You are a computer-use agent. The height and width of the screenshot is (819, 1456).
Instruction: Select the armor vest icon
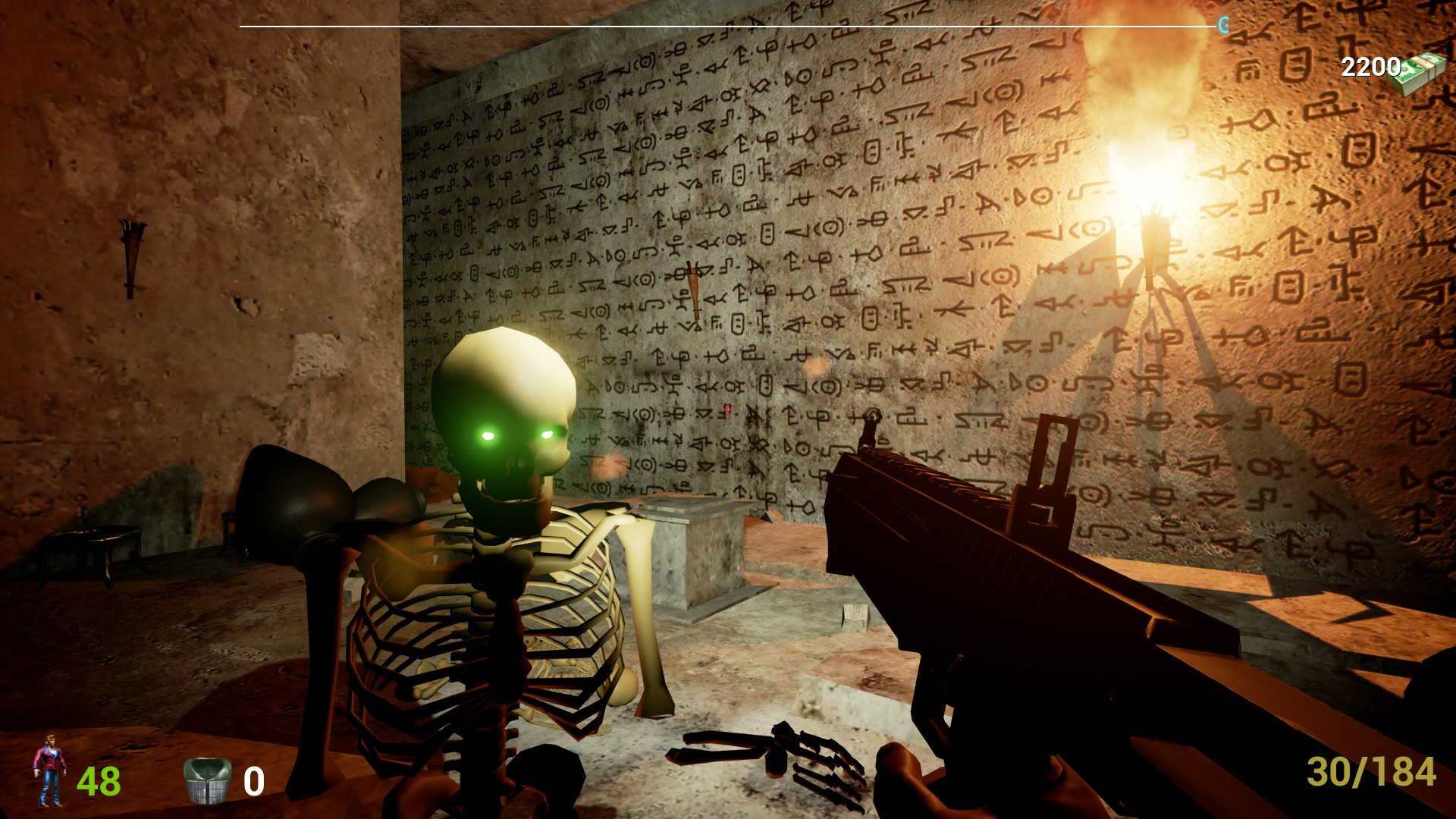click(206, 780)
